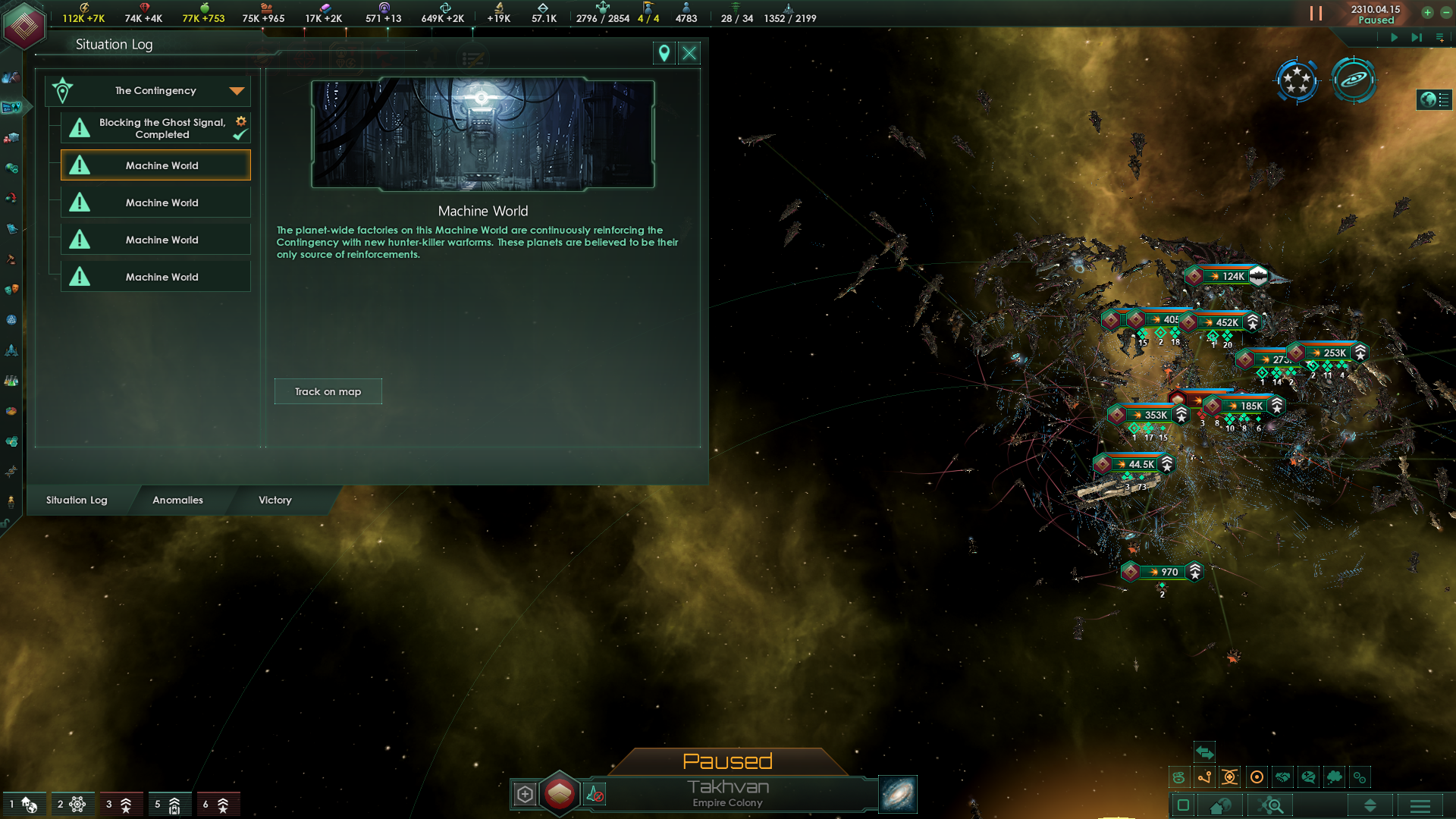Open the Technology panel (flask icon)
Viewport: 1456px width, 819px height.
tap(12, 379)
